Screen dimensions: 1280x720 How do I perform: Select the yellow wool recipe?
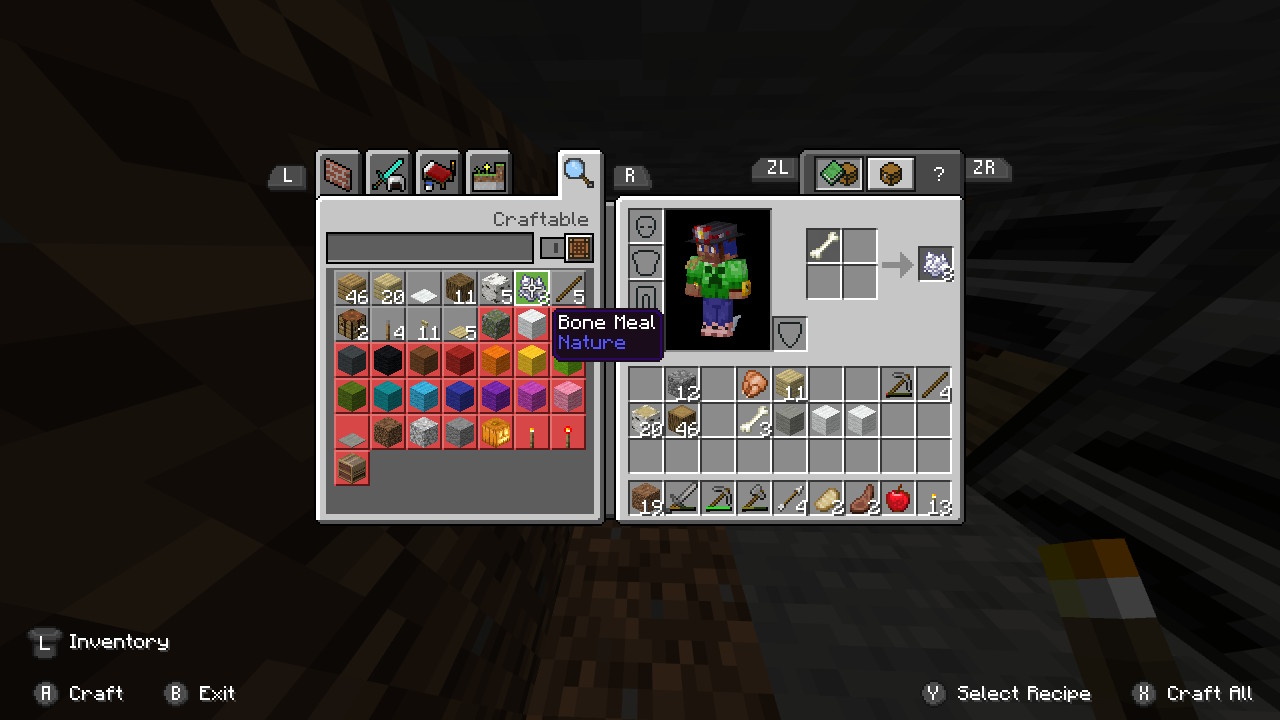click(532, 360)
